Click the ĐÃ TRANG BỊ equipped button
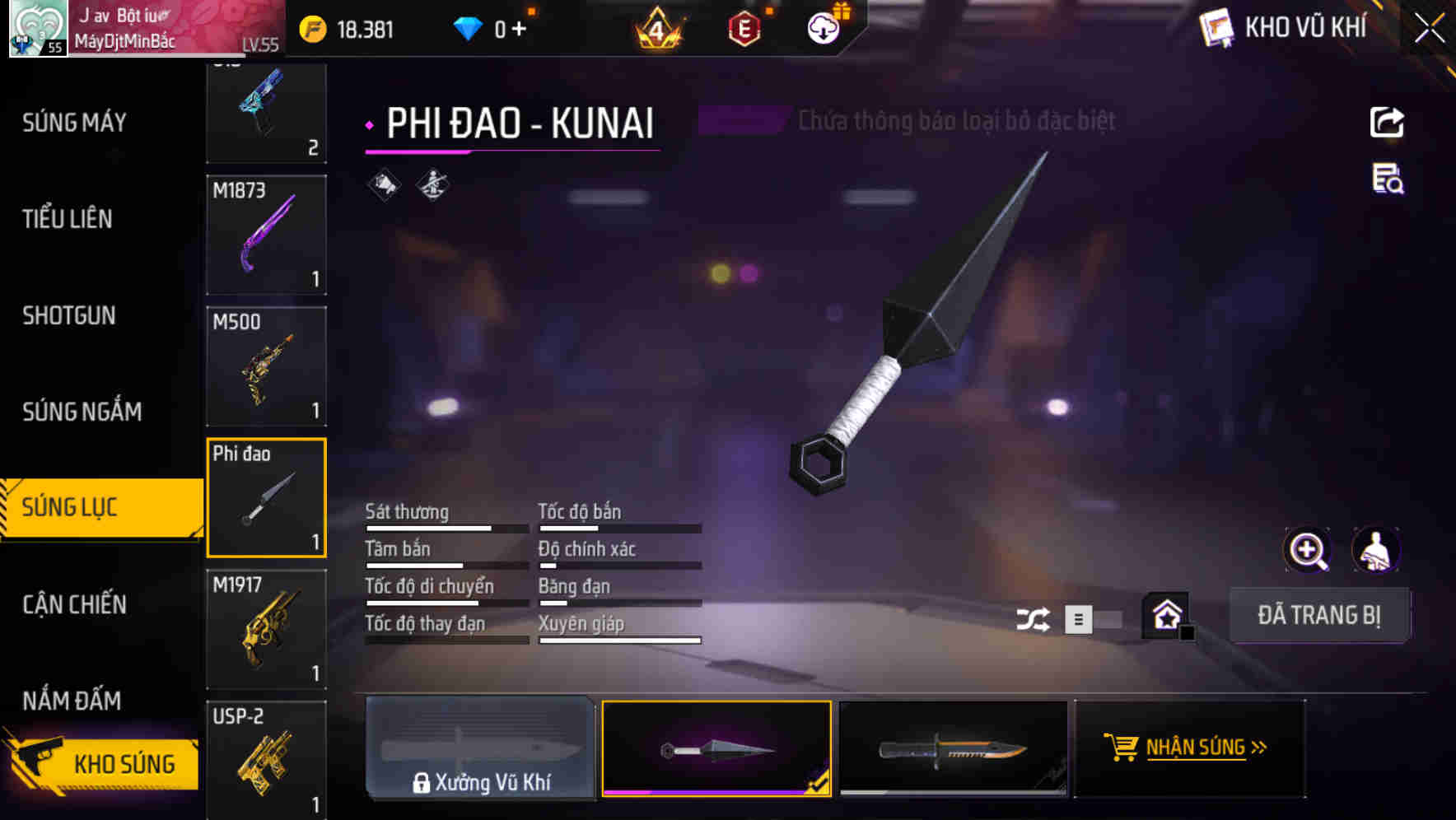1456x820 pixels. coord(1319,615)
